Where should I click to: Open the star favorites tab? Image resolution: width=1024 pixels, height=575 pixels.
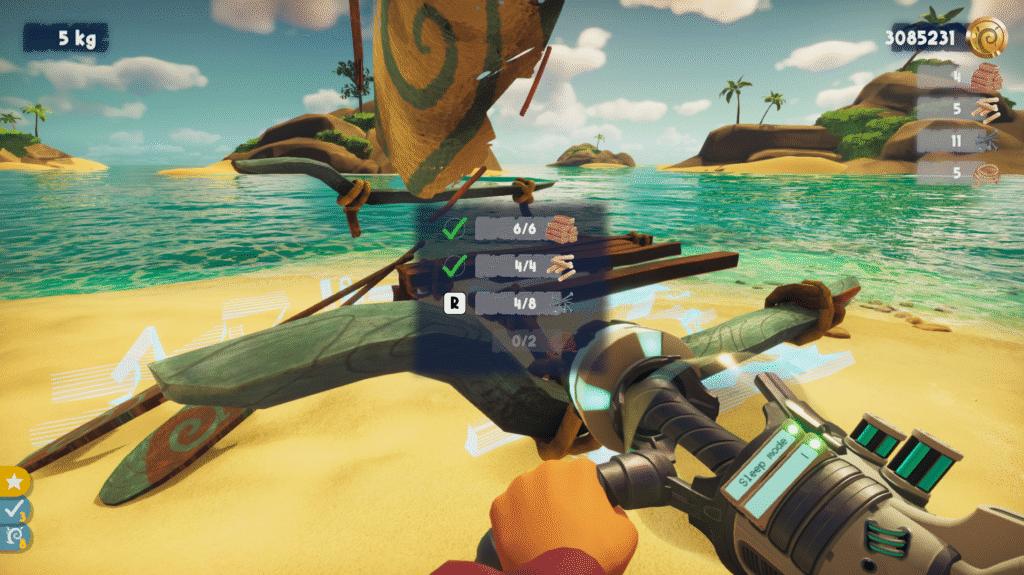pos(15,482)
